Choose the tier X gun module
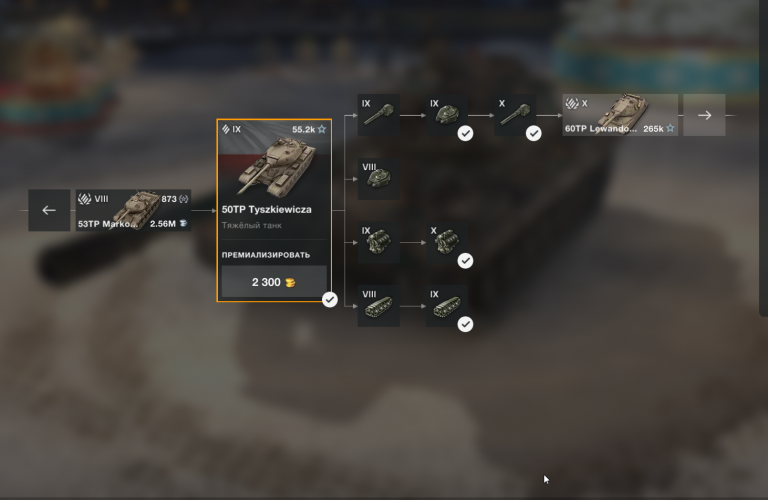This screenshot has height=500, width=768. tap(515, 115)
